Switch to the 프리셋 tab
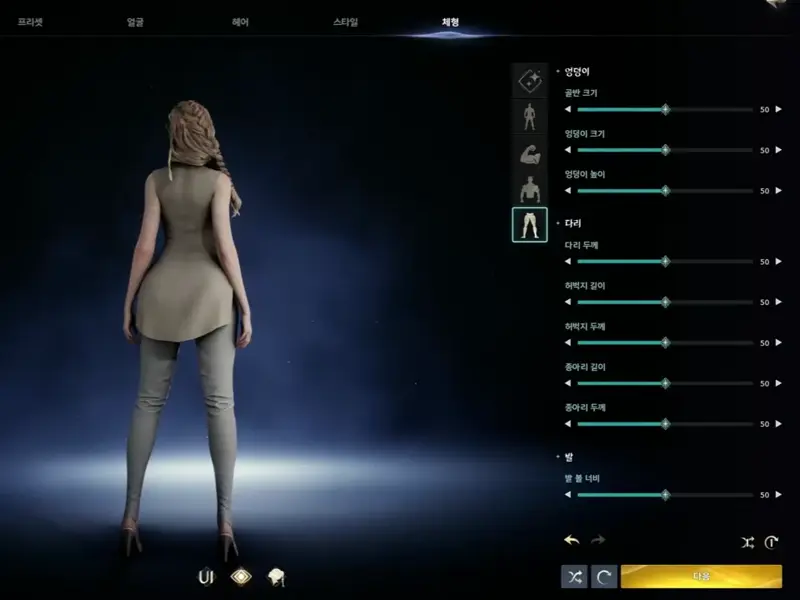The width and height of the screenshot is (800, 600). point(30,21)
